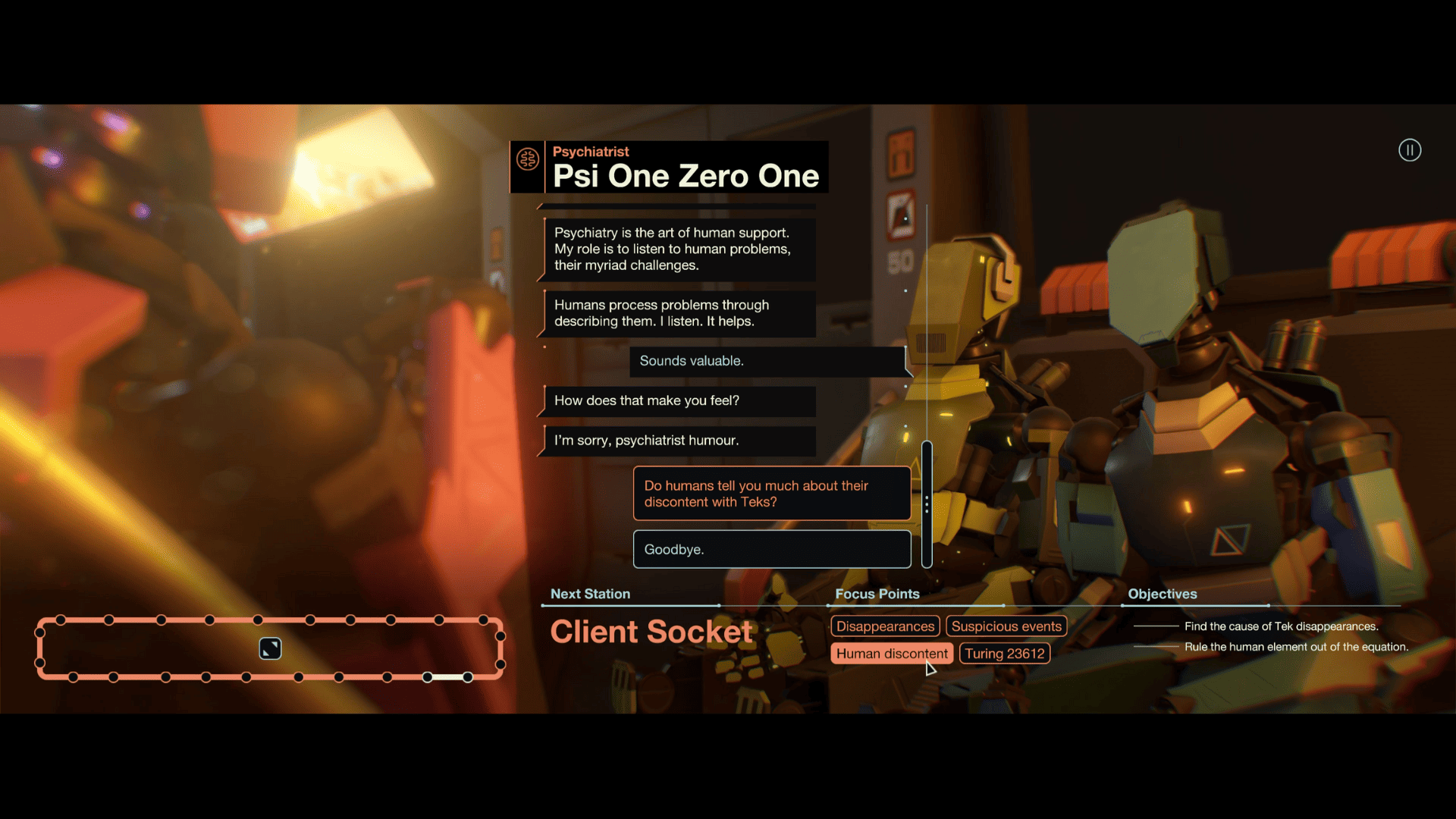Select the Disappearances focus point
Viewport: 1456px width, 819px height.
(x=885, y=626)
